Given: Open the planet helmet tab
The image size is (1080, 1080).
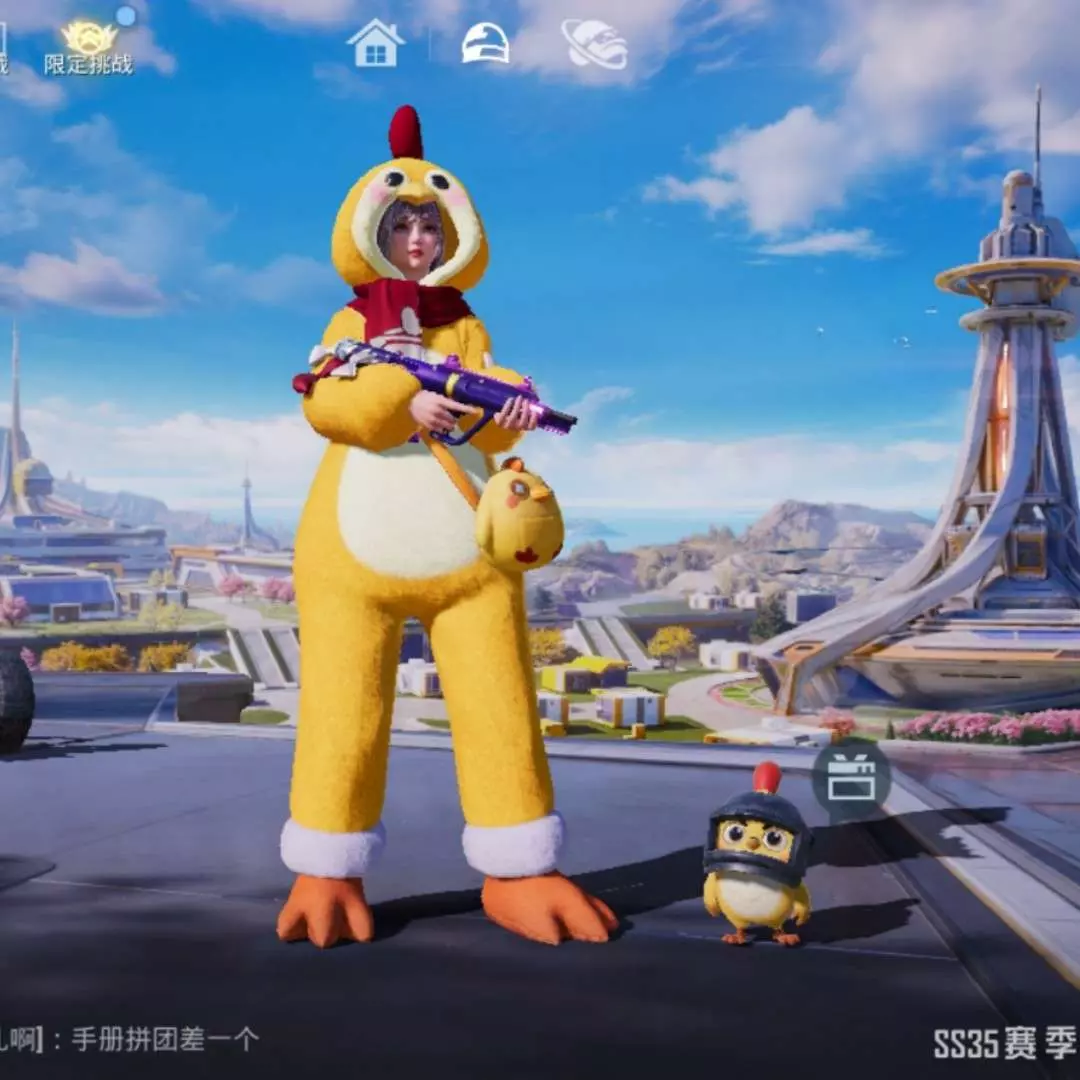Looking at the screenshot, I should tap(594, 45).
